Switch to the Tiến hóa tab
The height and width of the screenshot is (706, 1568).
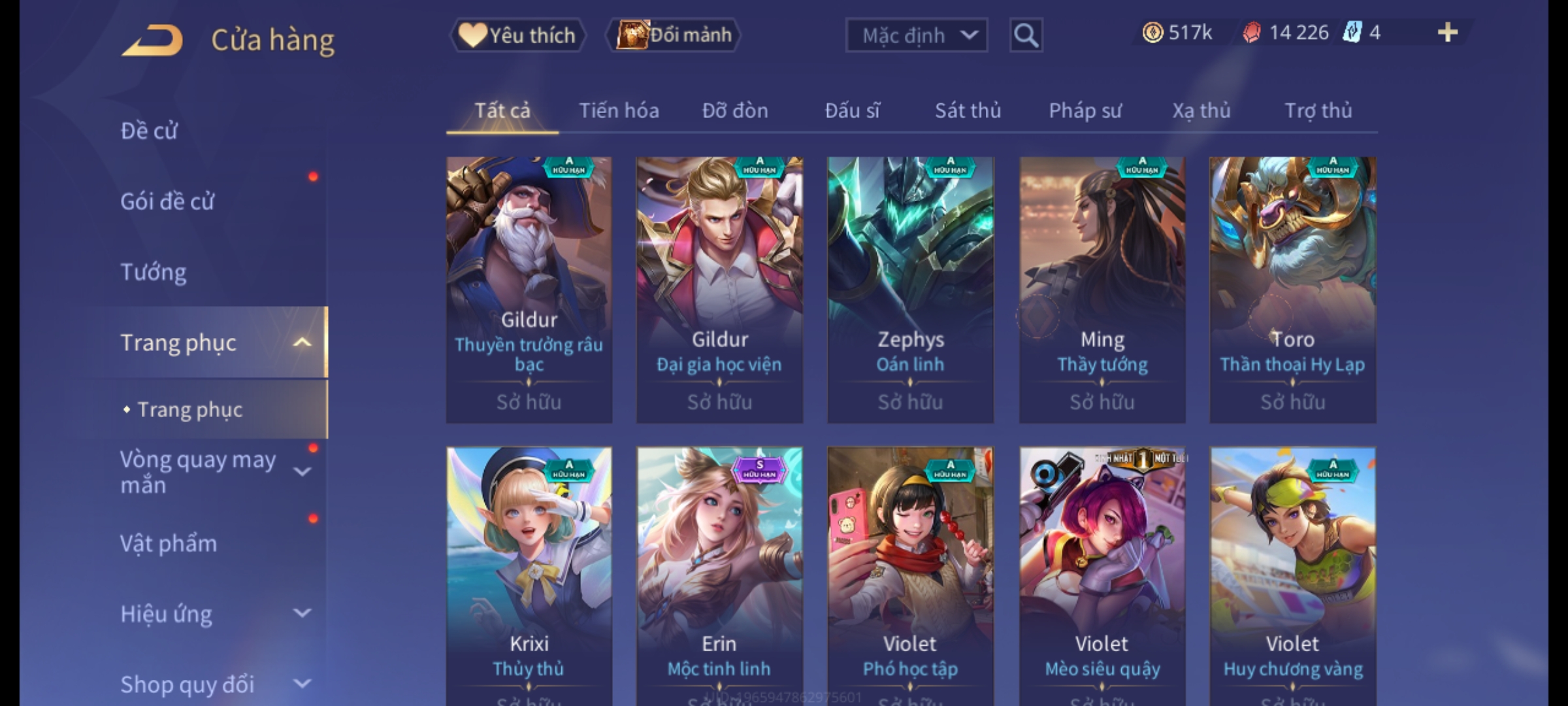click(619, 111)
